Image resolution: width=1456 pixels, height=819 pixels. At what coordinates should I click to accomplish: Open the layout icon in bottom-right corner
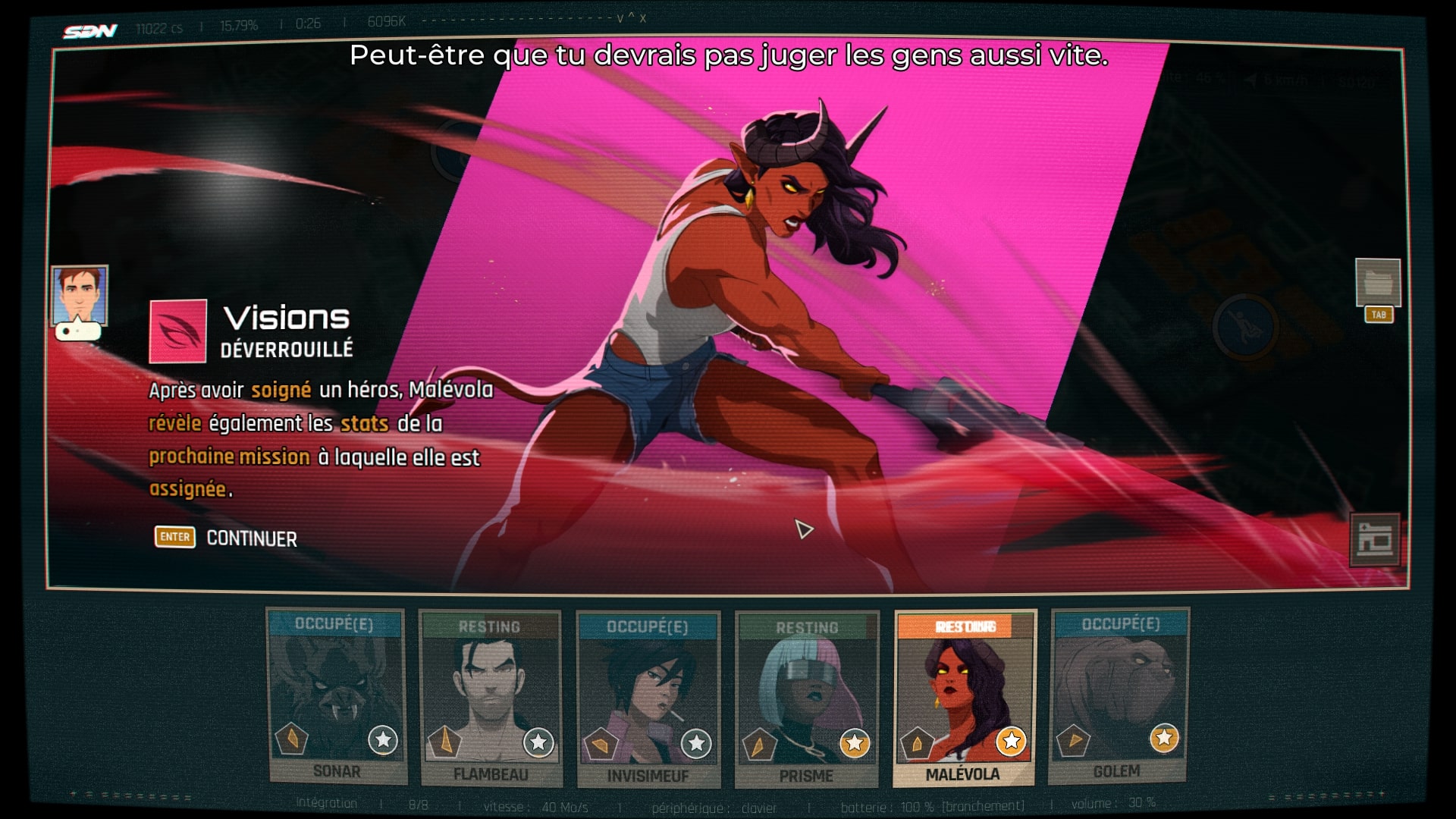click(1374, 539)
